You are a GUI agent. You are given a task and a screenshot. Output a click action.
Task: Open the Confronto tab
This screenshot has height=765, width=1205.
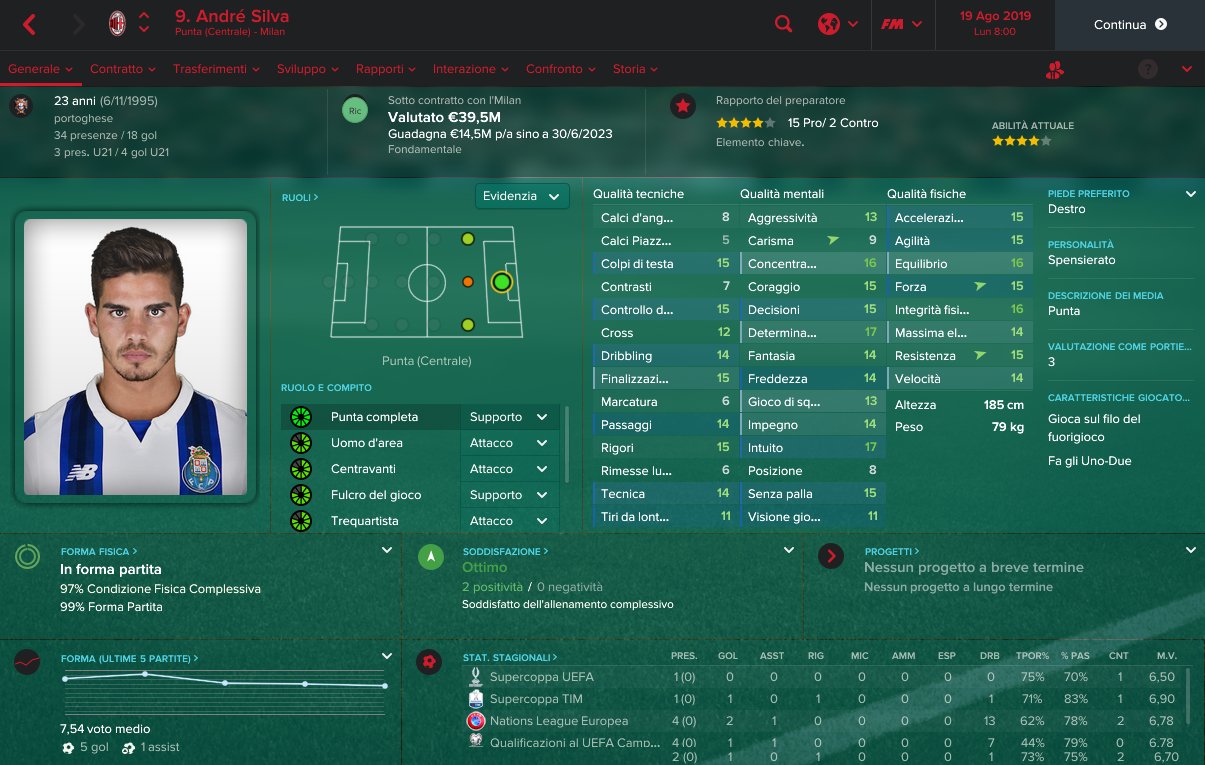(559, 69)
